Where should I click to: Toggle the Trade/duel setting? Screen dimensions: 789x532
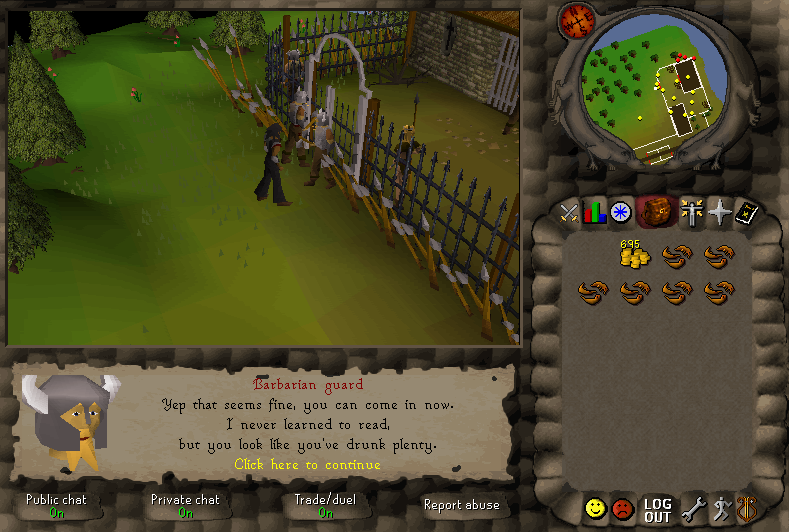pyautogui.click(x=325, y=505)
